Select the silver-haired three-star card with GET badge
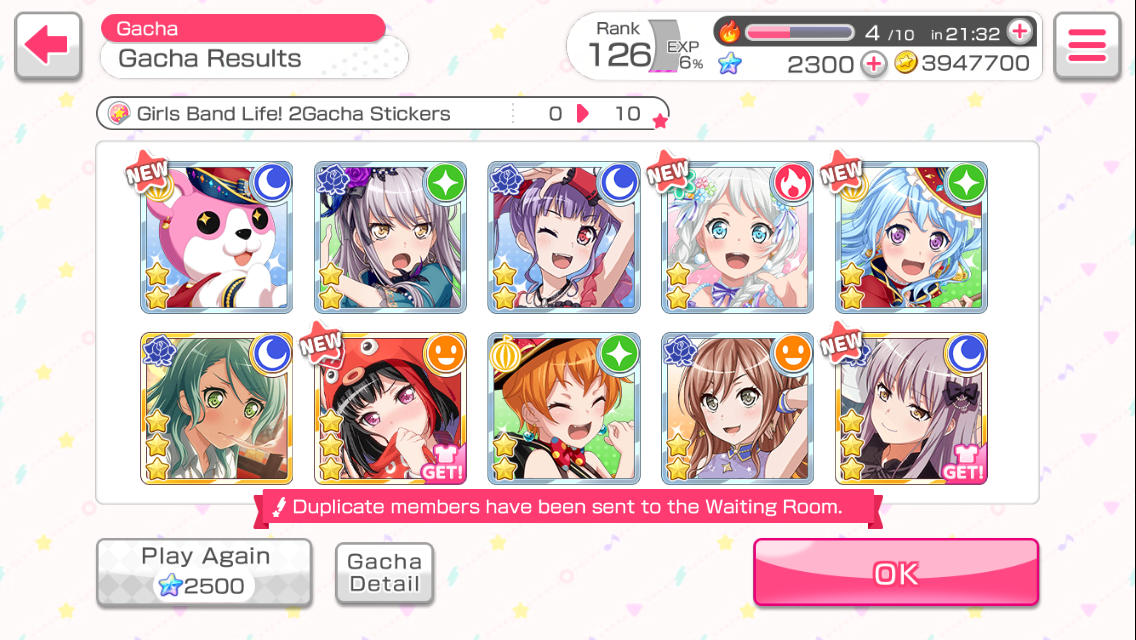 click(x=911, y=409)
